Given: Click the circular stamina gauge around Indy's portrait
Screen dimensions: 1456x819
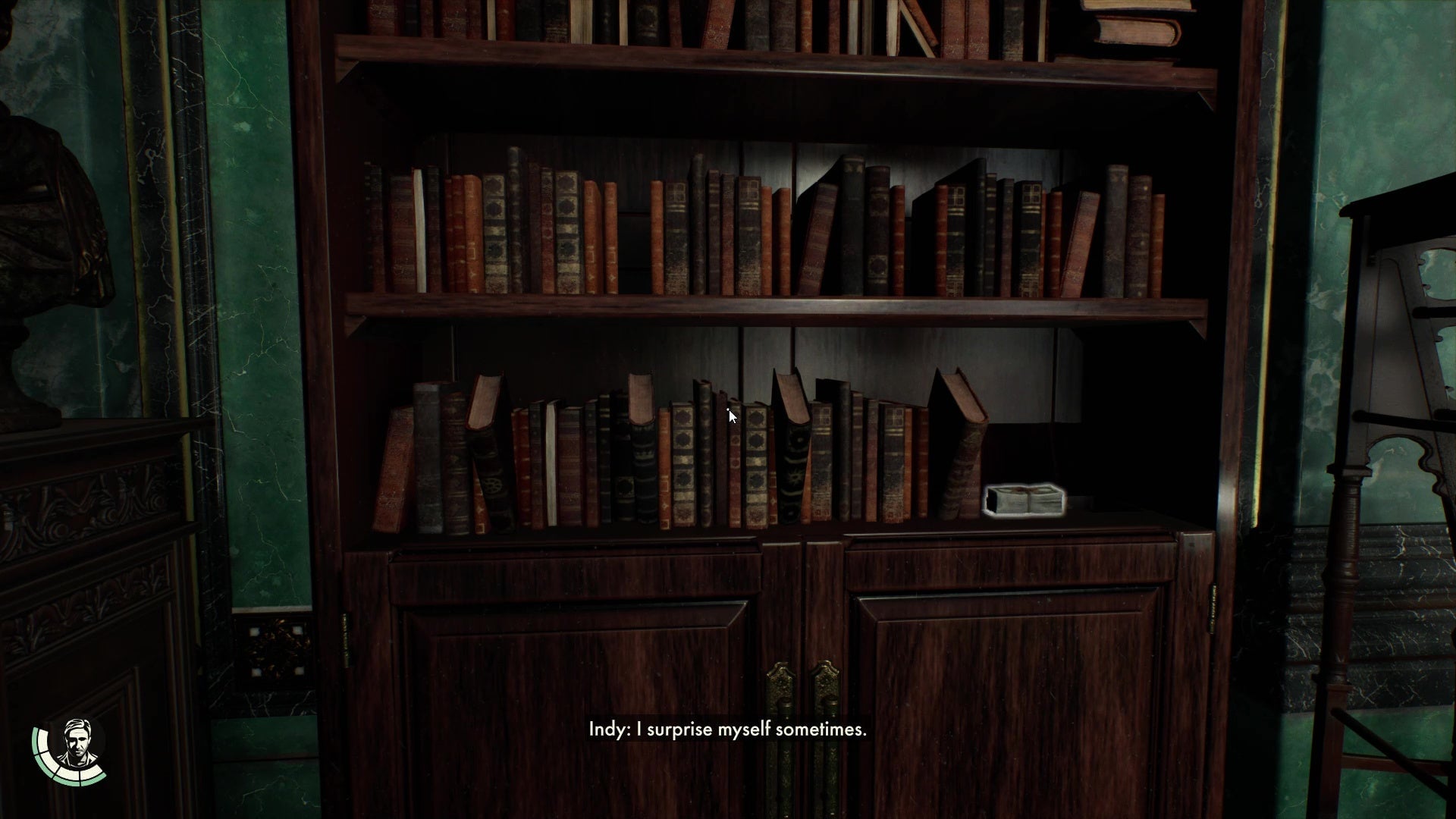Looking at the screenshot, I should click(45, 766).
